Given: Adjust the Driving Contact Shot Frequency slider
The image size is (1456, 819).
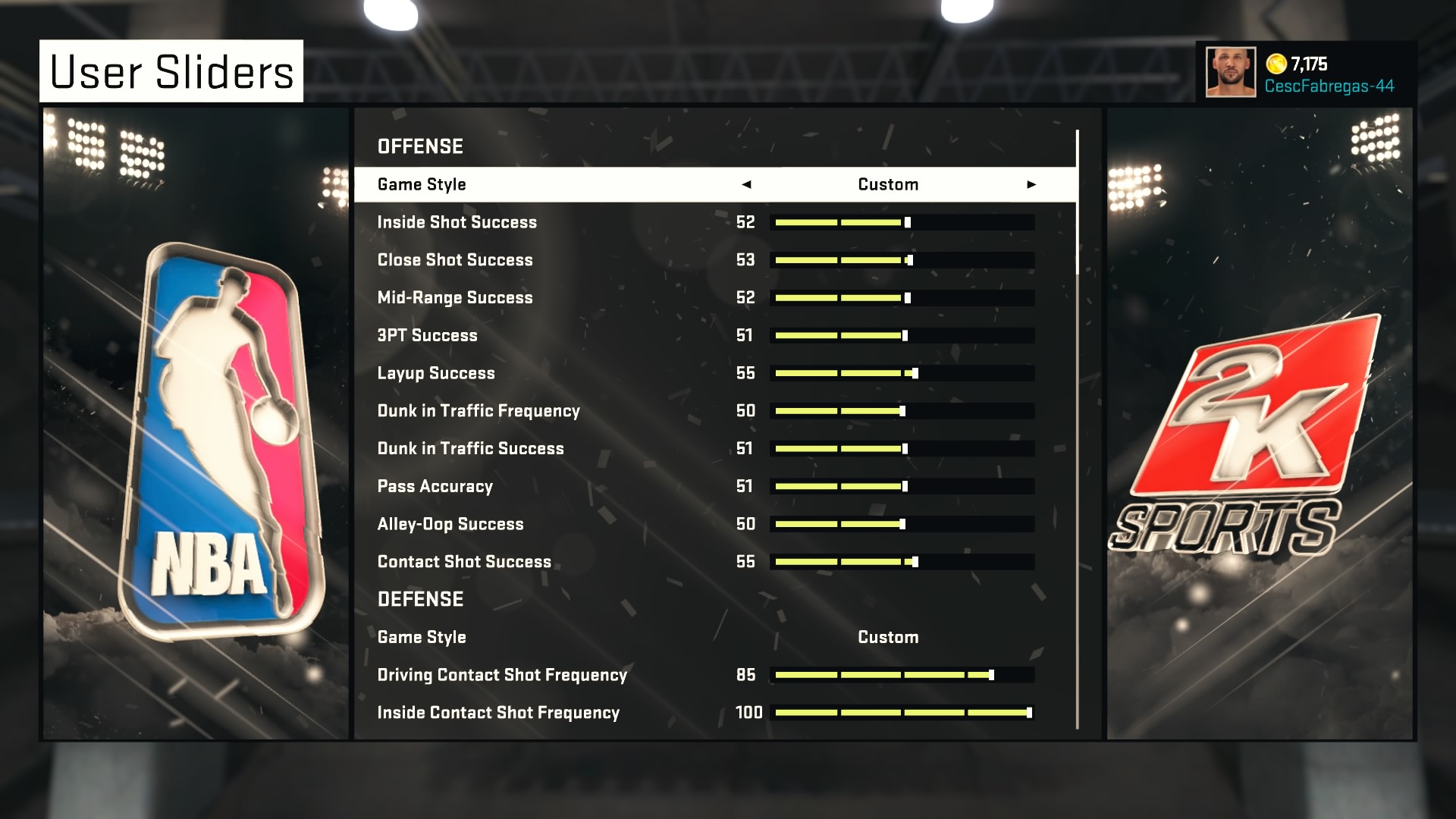Looking at the screenshot, I should point(902,675).
